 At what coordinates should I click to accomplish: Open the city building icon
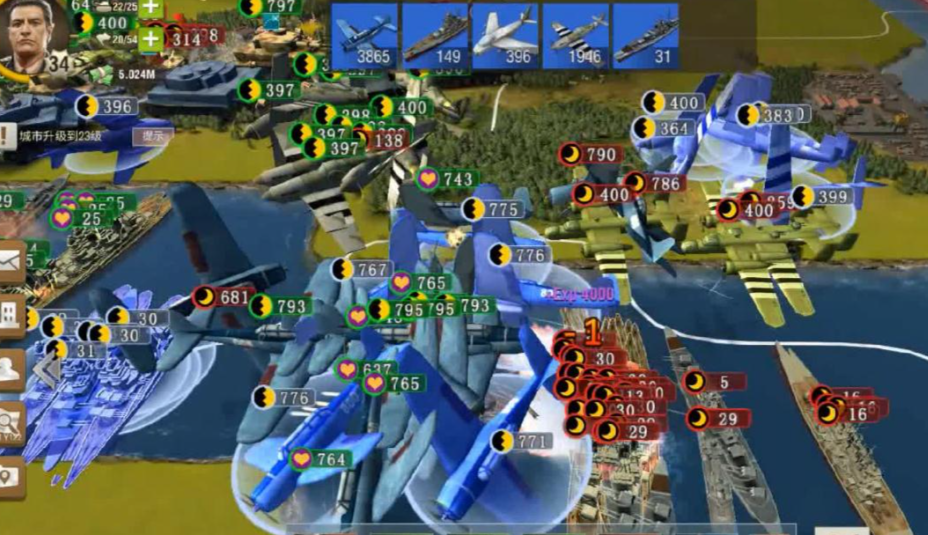(11, 314)
